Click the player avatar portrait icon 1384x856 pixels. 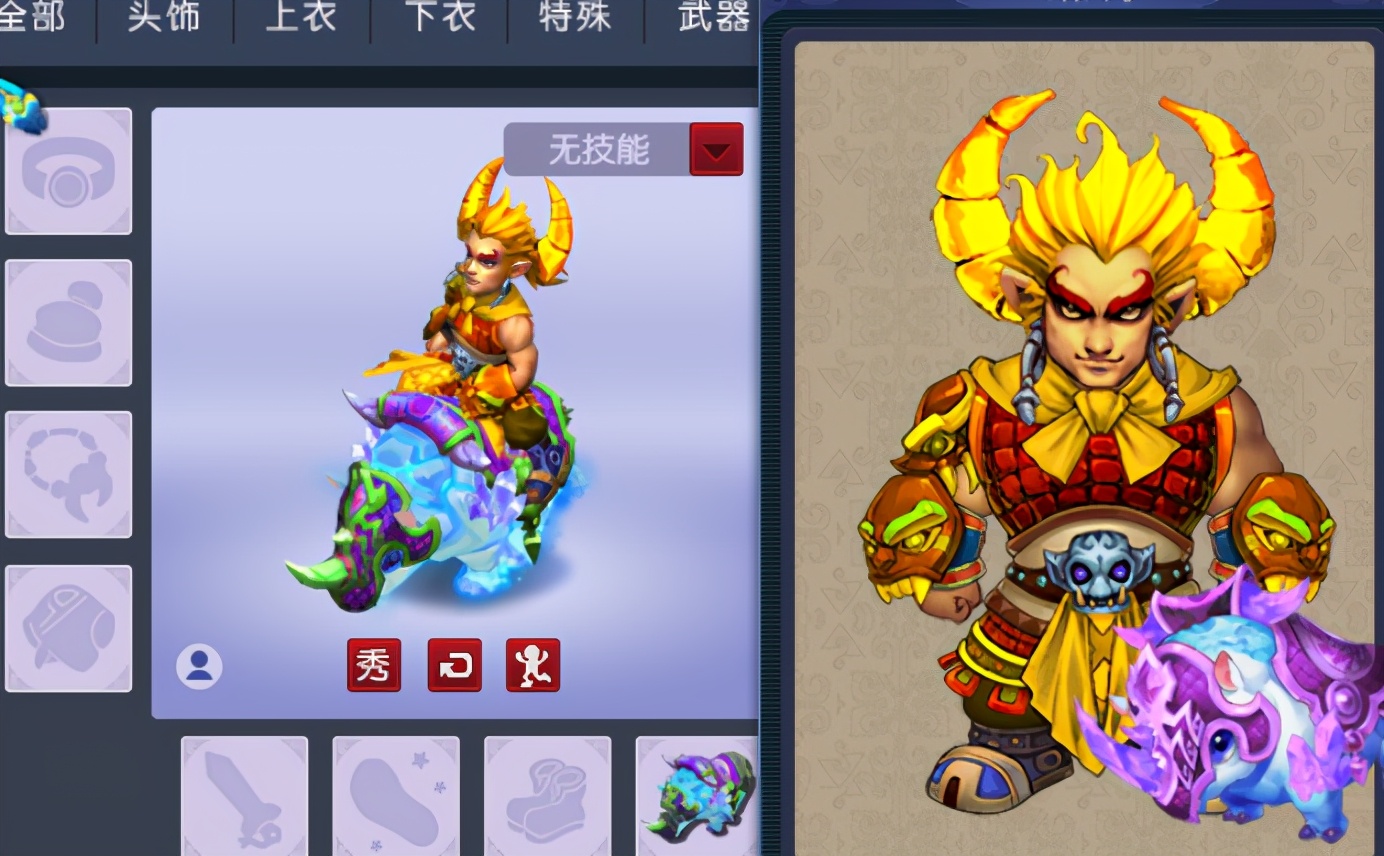coord(198,665)
